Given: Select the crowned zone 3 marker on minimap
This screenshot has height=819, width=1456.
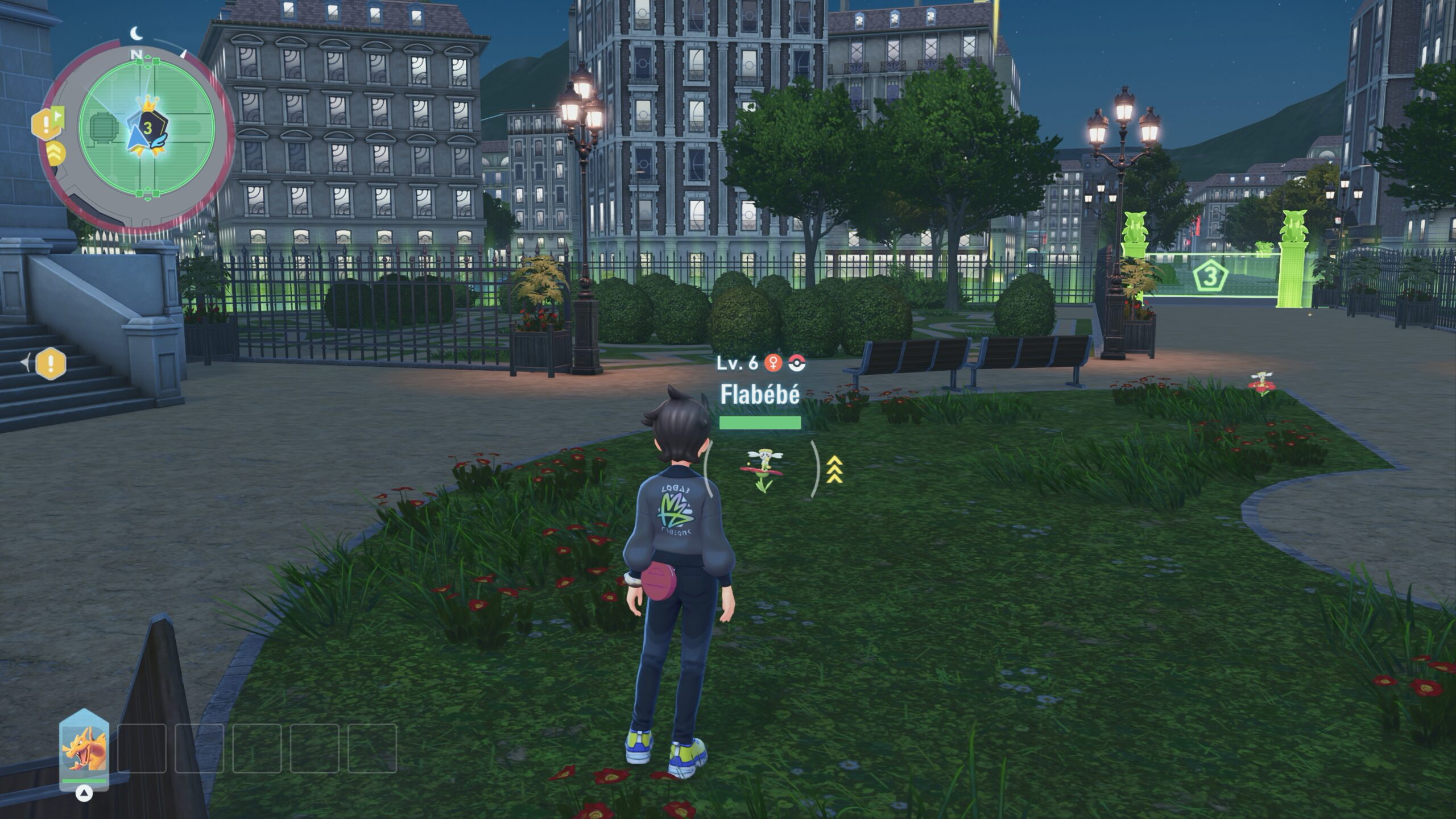Looking at the screenshot, I should click(148, 126).
